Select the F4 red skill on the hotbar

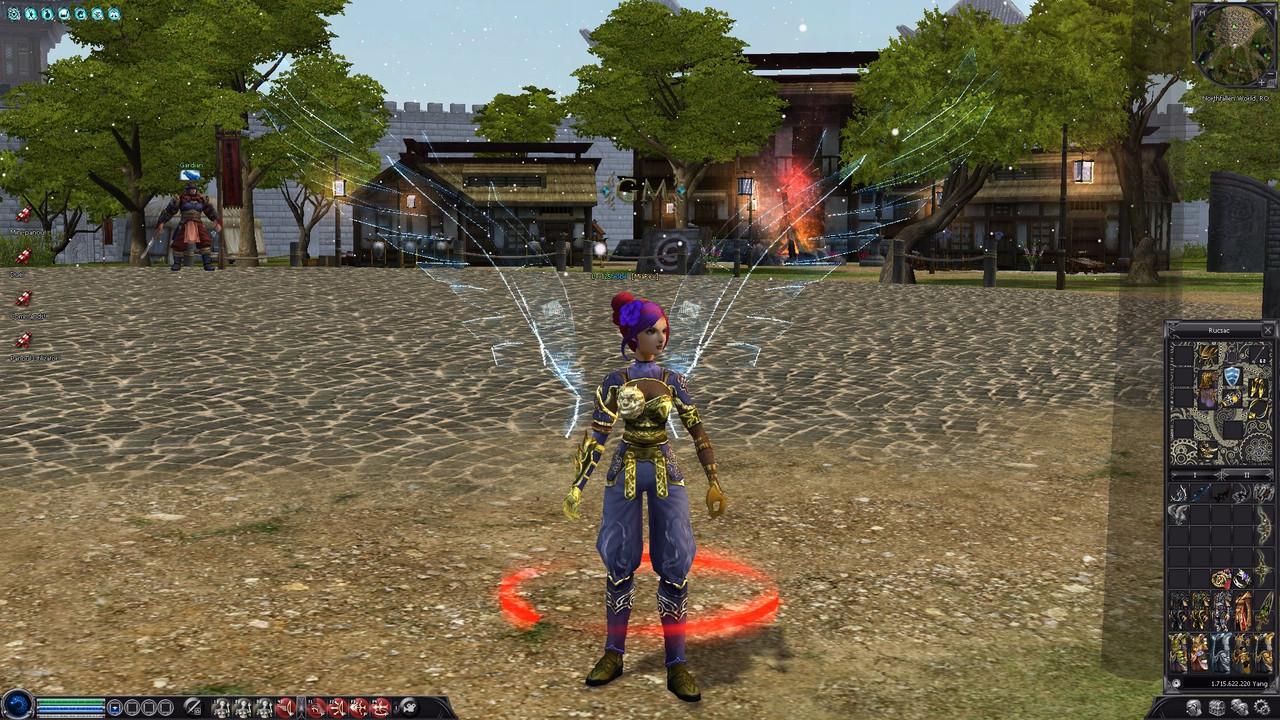[381, 707]
